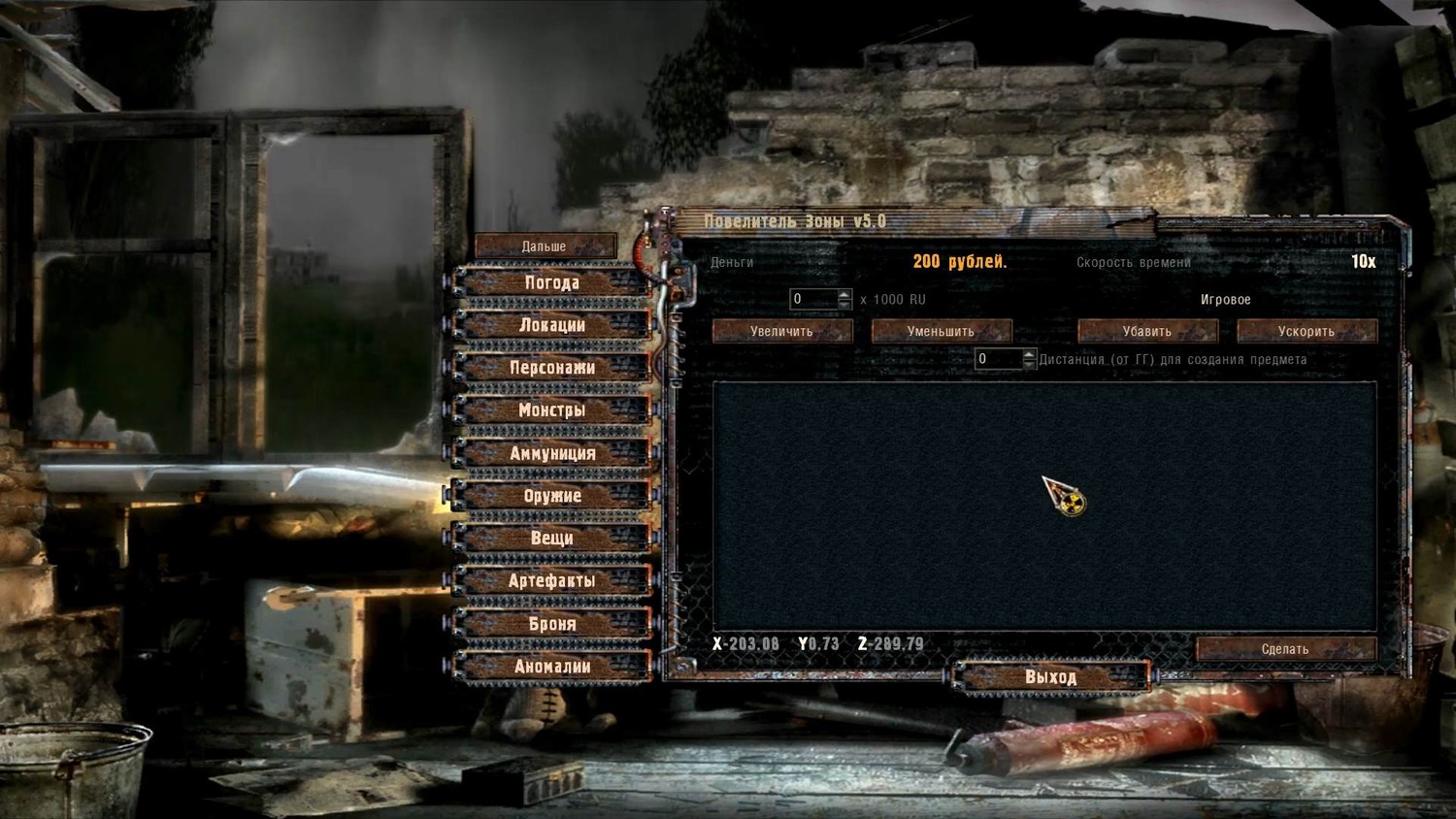Slow time with the Убавить button
The width and height of the screenshot is (1456, 819).
tap(1146, 332)
